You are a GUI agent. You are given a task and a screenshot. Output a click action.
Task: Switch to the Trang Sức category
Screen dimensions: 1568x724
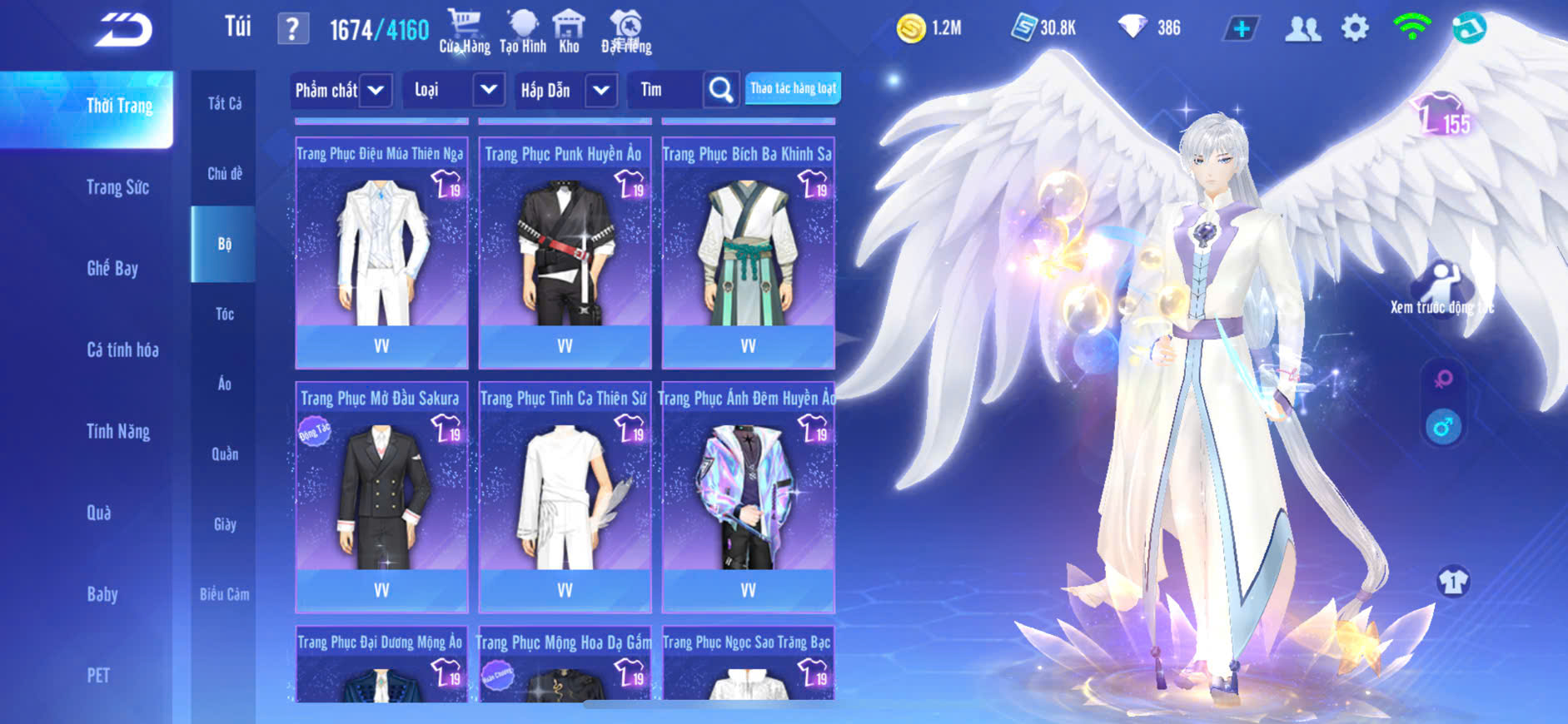pyautogui.click(x=117, y=187)
